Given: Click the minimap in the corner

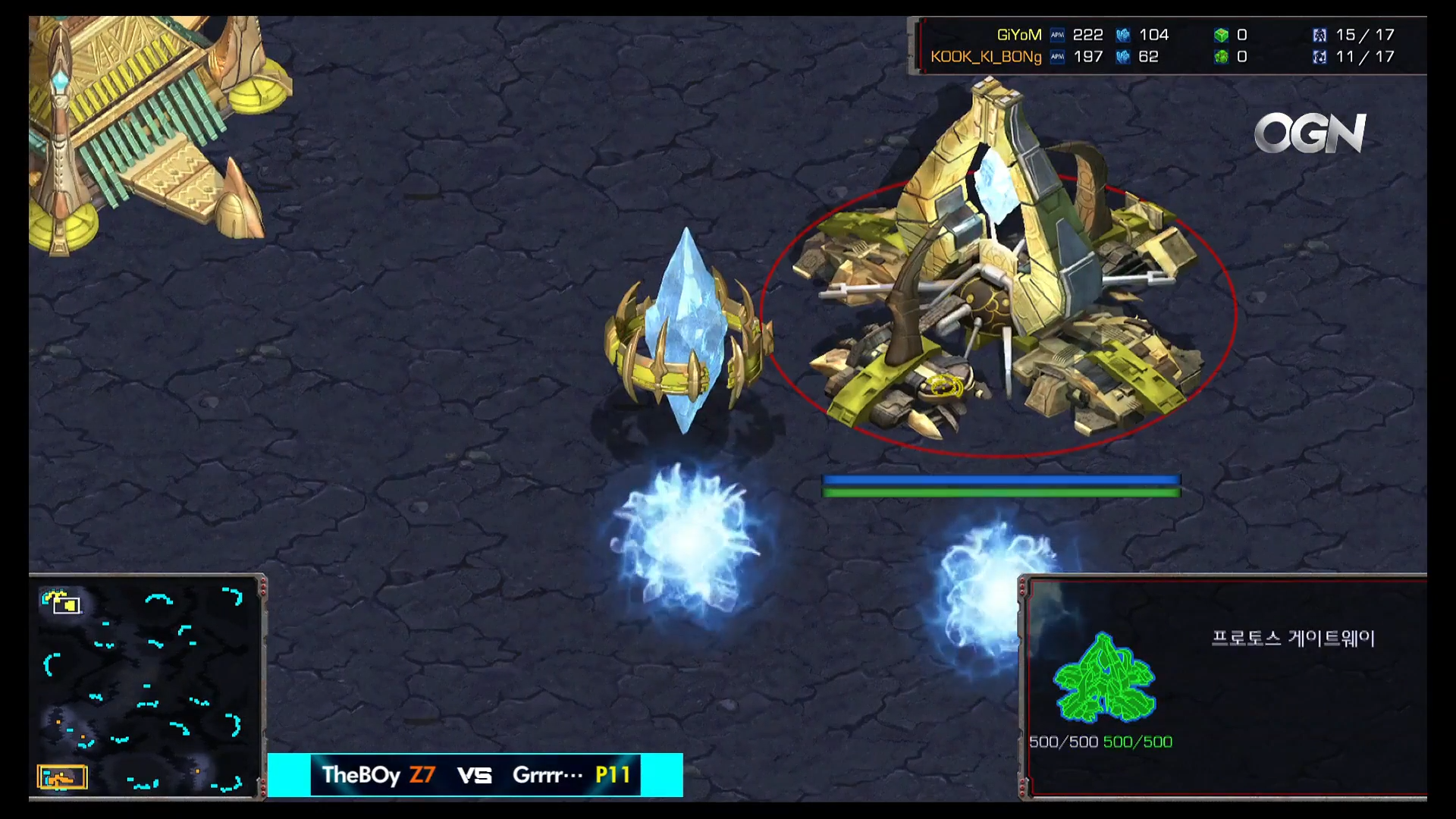Looking at the screenshot, I should tap(144, 687).
